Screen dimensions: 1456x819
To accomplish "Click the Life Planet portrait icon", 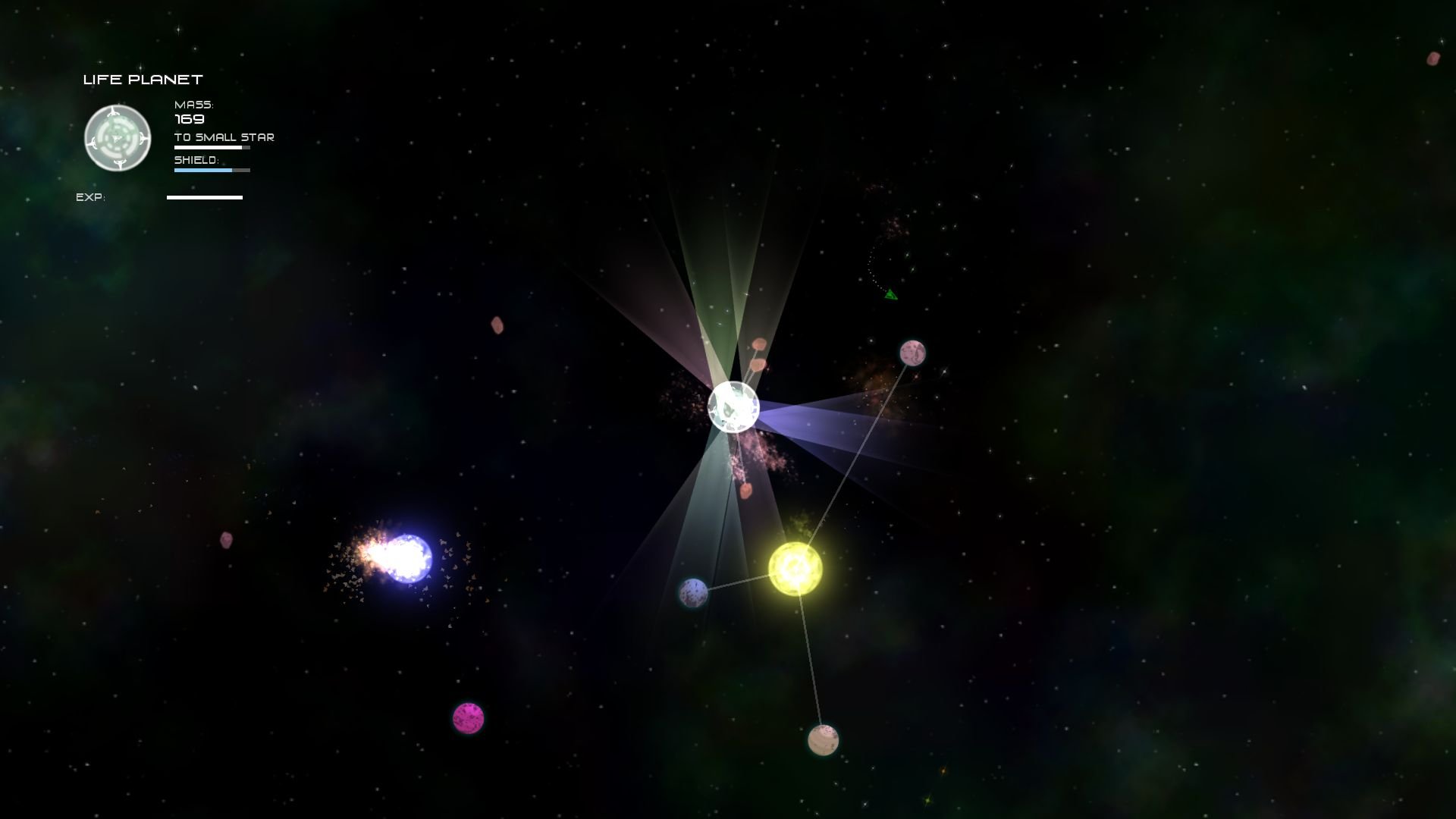I will click(x=118, y=138).
